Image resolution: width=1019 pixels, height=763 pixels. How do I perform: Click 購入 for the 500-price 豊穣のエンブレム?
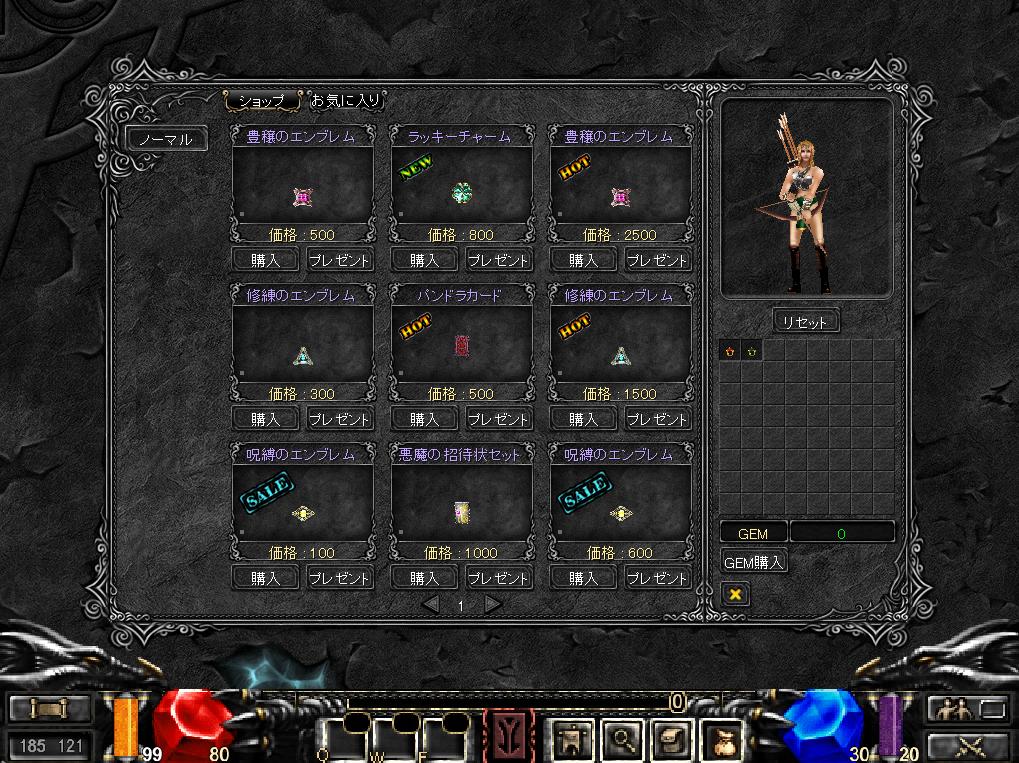point(265,260)
